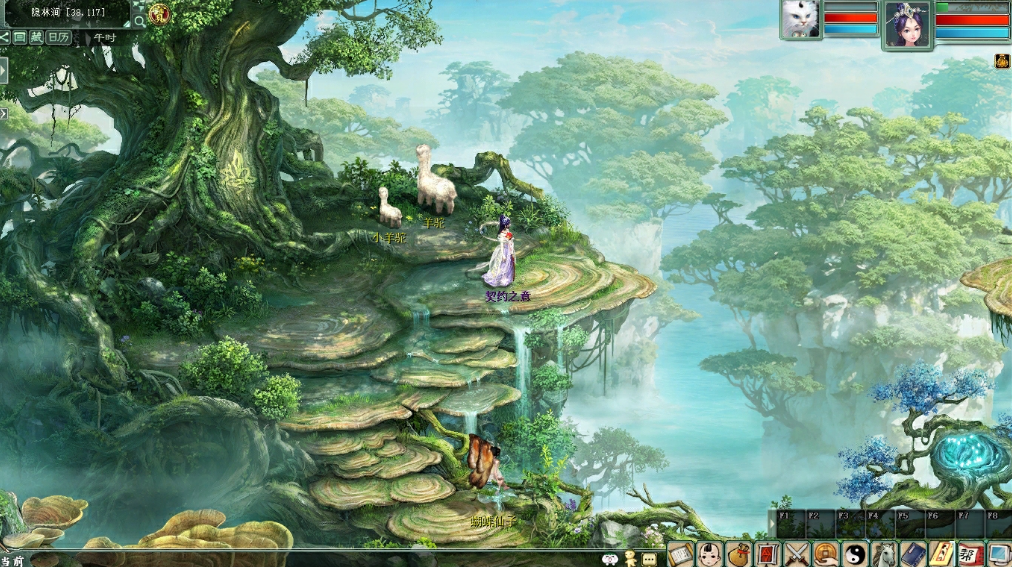
Task: Open the blue book icon
Action: point(912,554)
